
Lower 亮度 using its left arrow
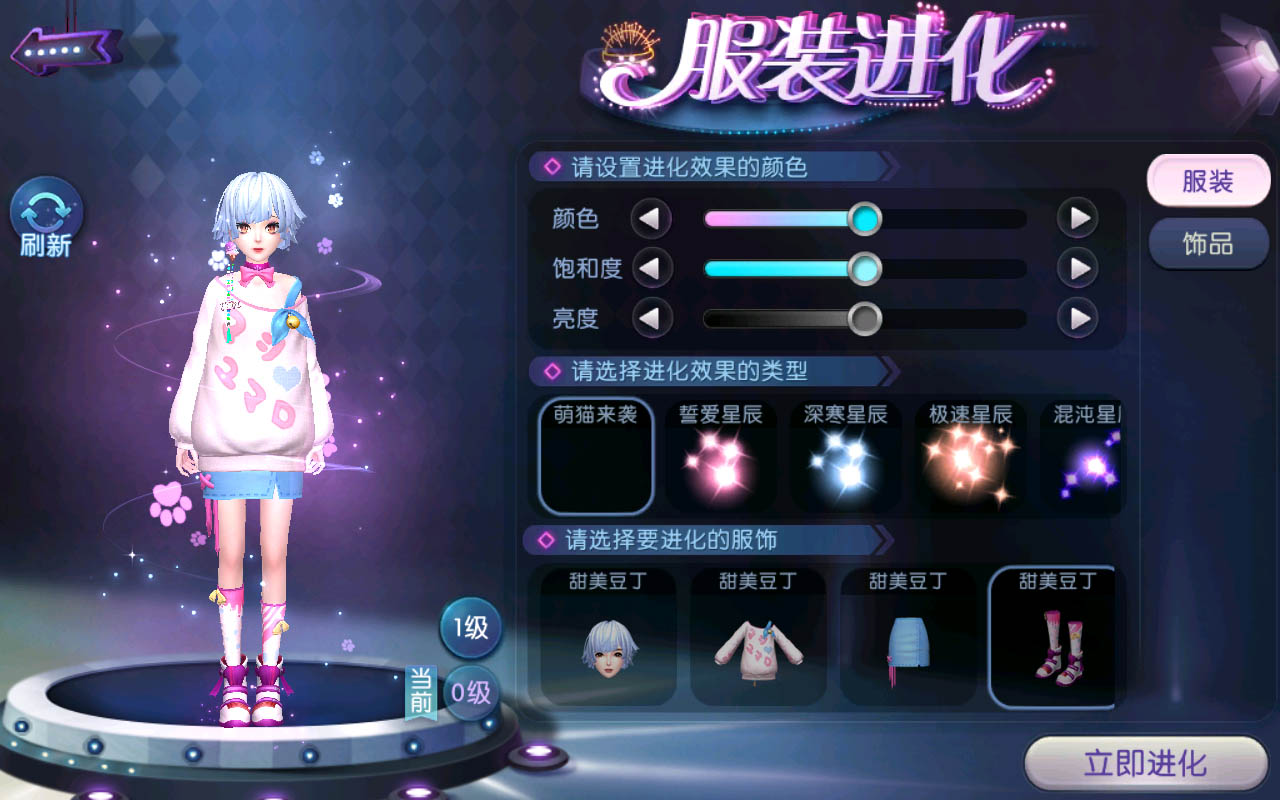651,318
